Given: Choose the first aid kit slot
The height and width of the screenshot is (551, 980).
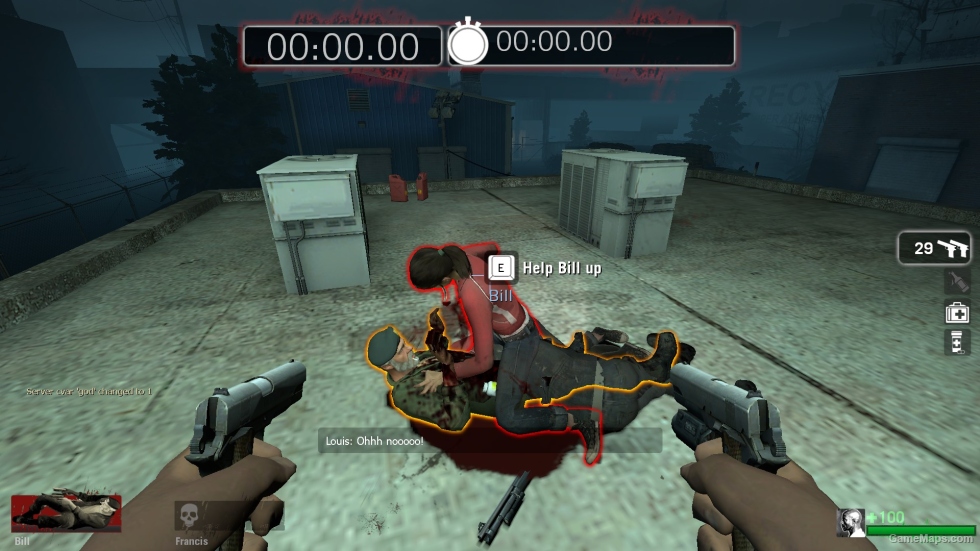Looking at the screenshot, I should (x=957, y=312).
